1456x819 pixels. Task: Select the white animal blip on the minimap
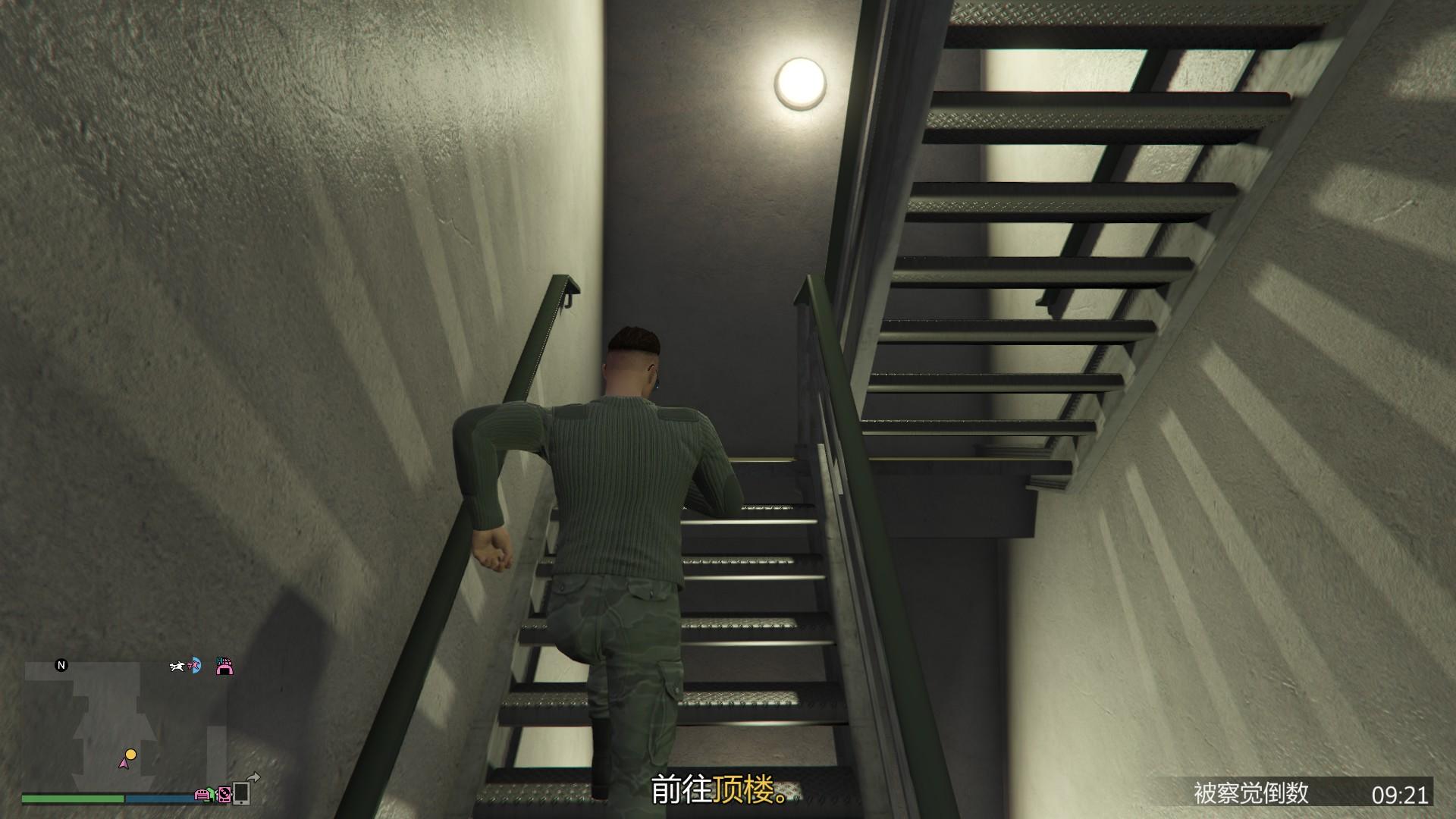point(177,667)
